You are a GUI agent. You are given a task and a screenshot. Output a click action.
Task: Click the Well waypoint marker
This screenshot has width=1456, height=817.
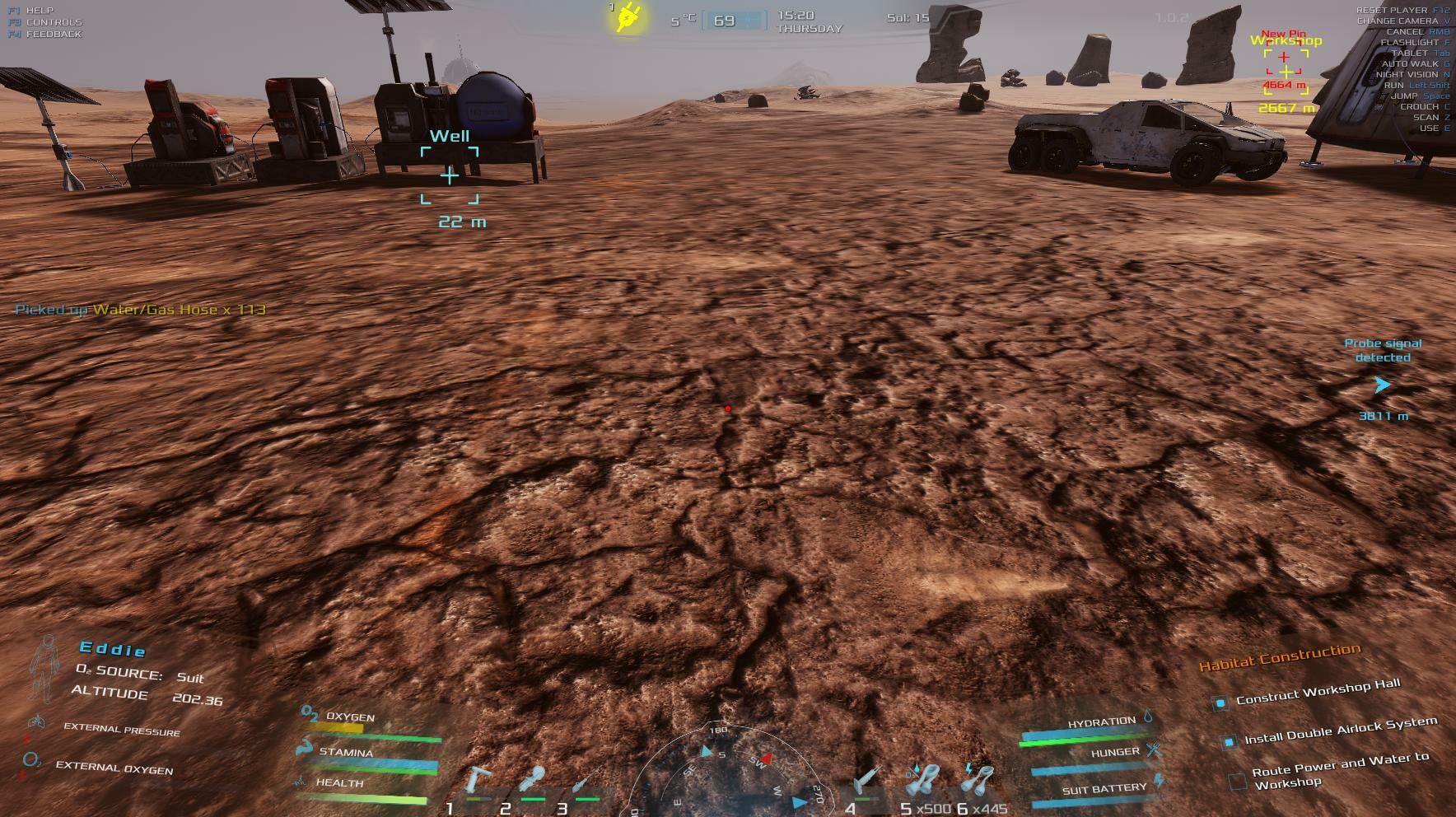[x=450, y=175]
